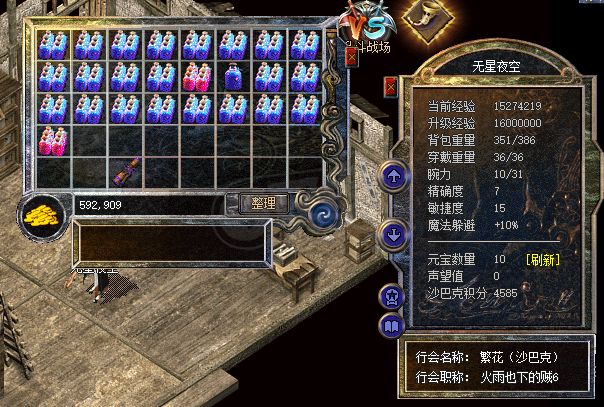Click the down arrow round button
The height and width of the screenshot is (407, 604).
pyautogui.click(x=392, y=236)
